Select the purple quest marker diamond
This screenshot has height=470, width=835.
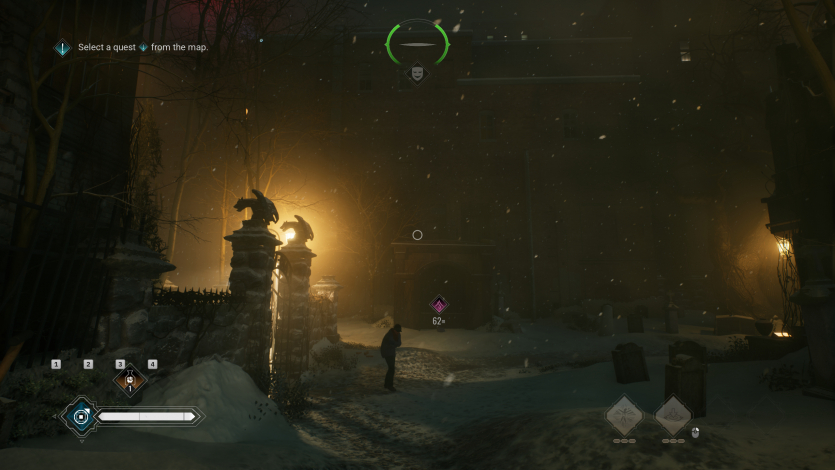438,305
